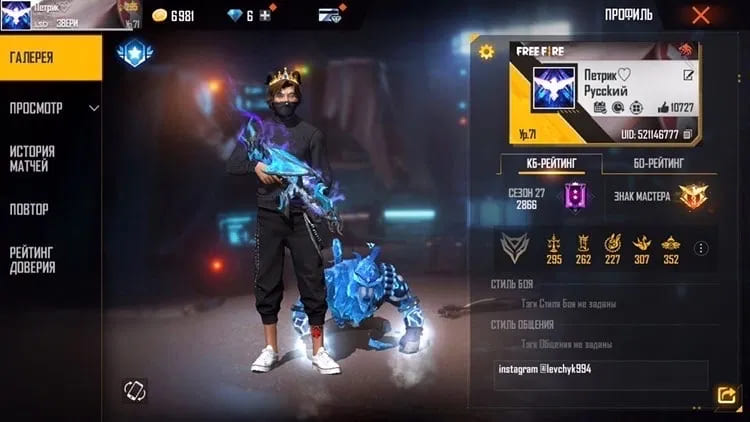This screenshot has height=422, width=750.
Task: Open the three-dot options beside the stats
Action: [701, 249]
